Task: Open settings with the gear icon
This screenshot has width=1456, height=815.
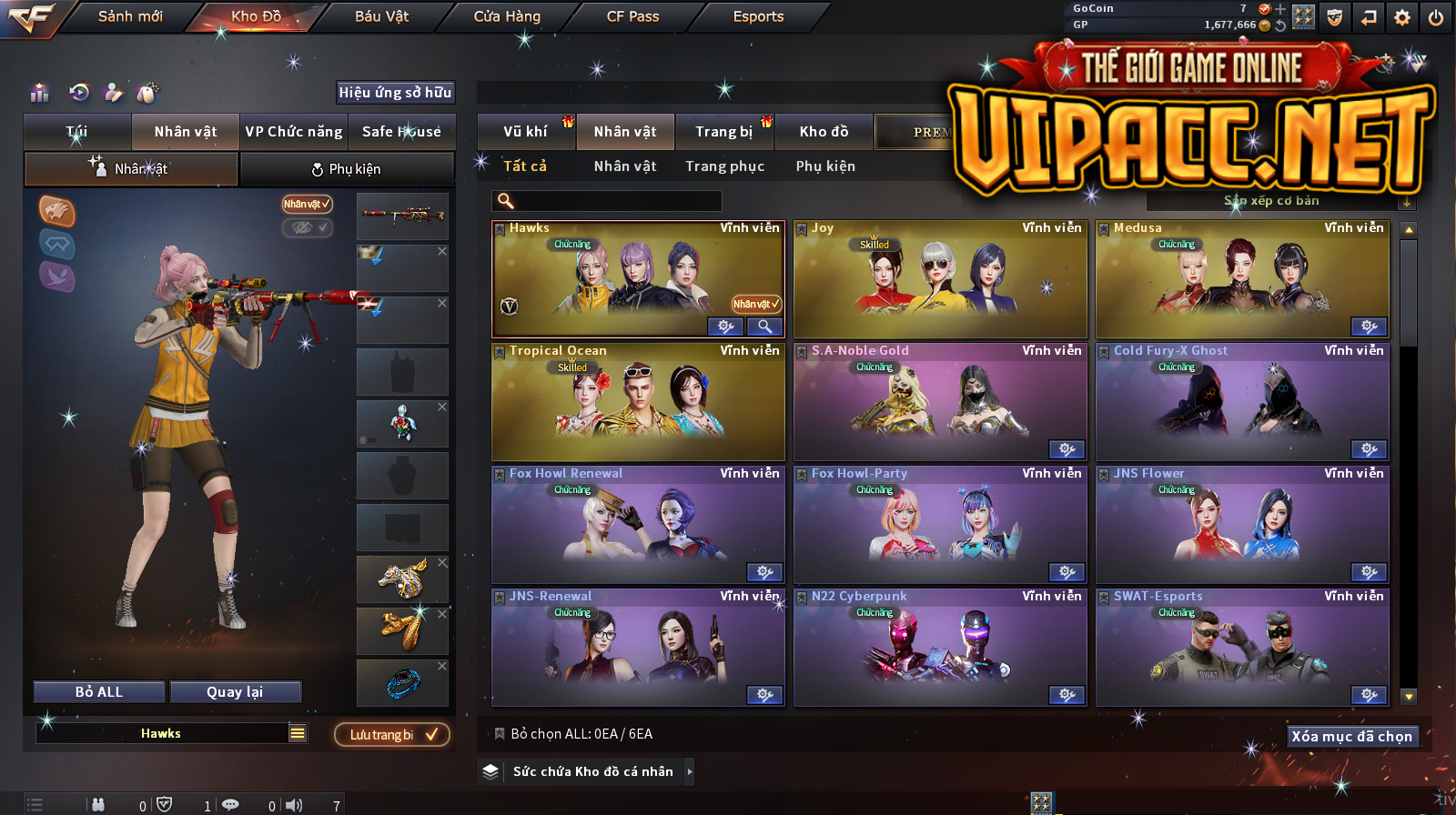Action: tap(1402, 17)
